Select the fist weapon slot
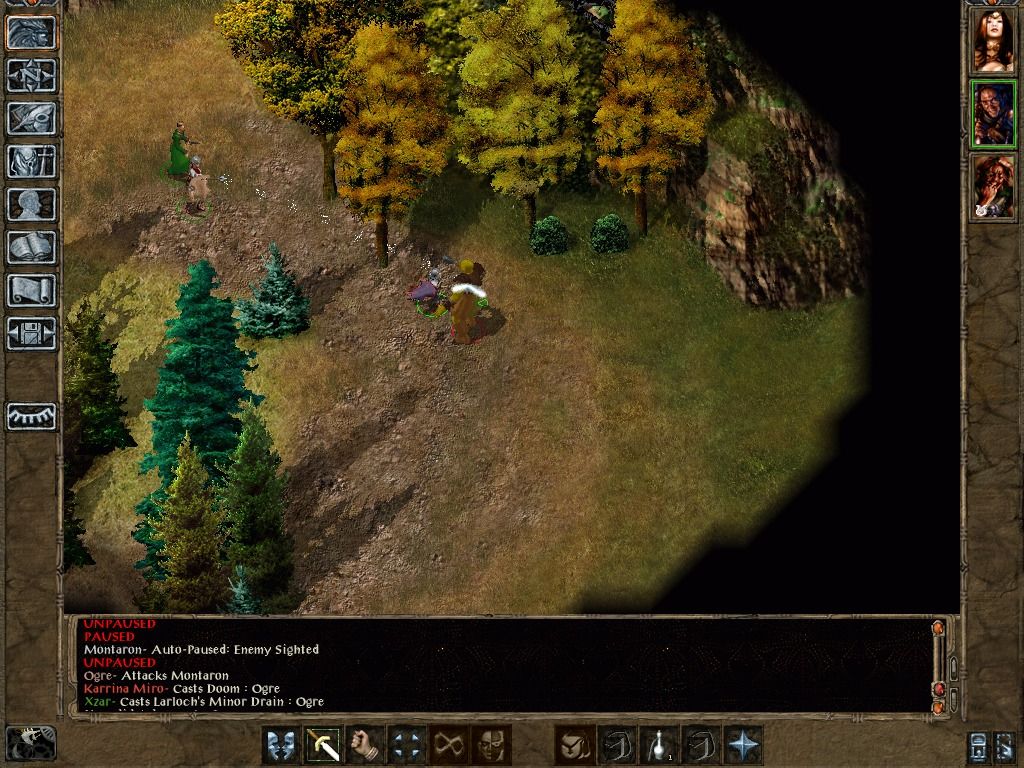1024x768 pixels. point(367,745)
